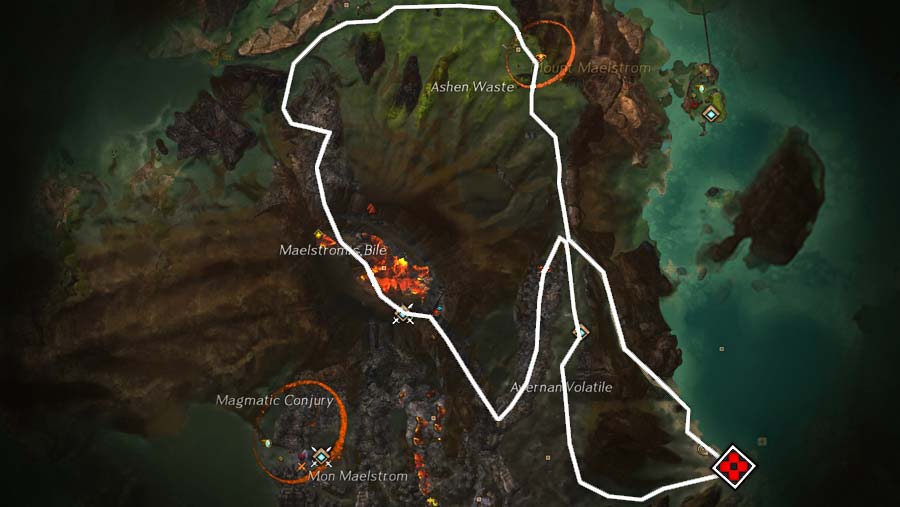Image resolution: width=900 pixels, height=507 pixels.
Task: Choose the contested waypoint below Maelstrom's Bile
Action: pos(403,314)
